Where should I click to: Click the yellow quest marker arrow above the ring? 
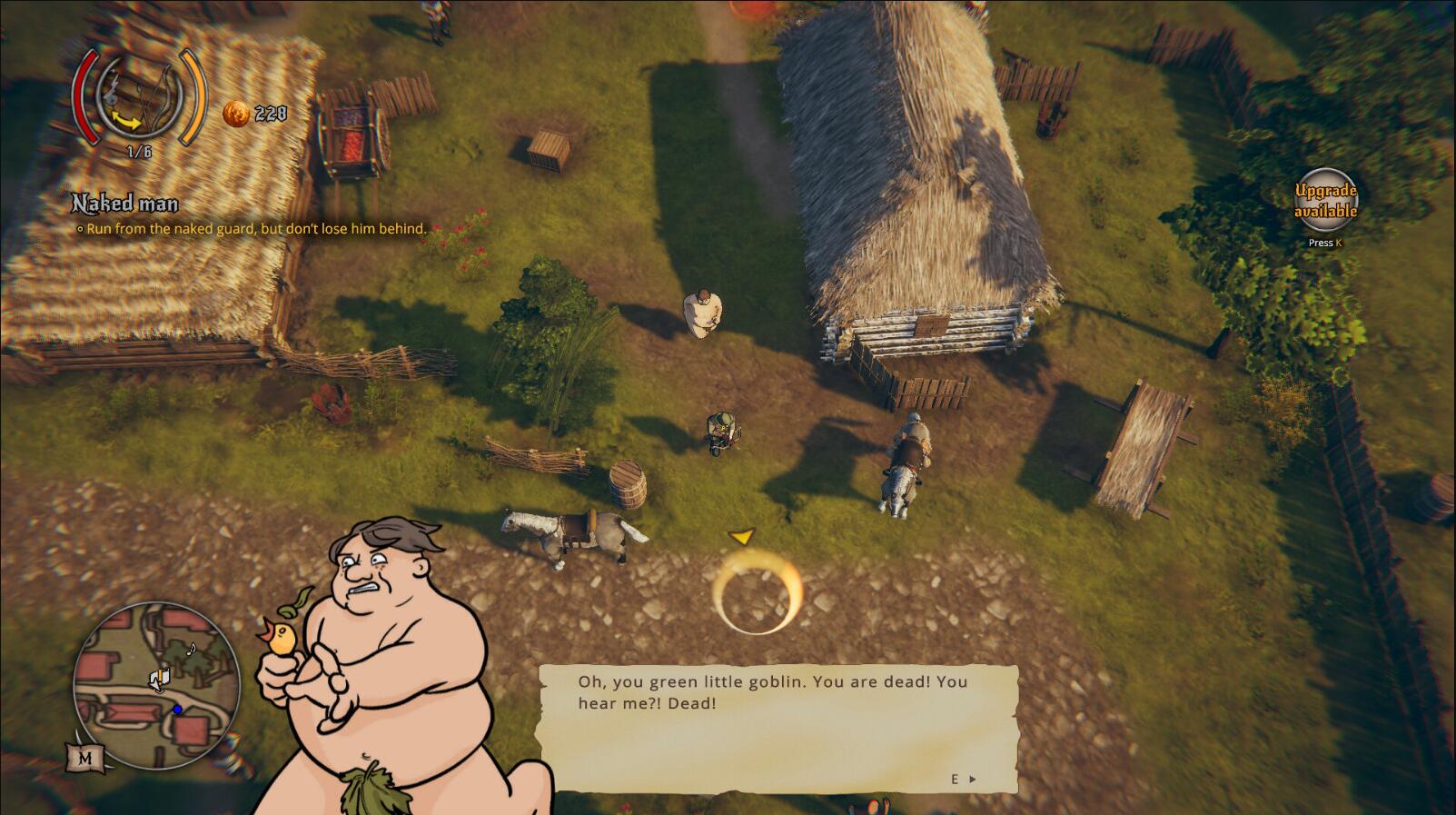click(743, 538)
